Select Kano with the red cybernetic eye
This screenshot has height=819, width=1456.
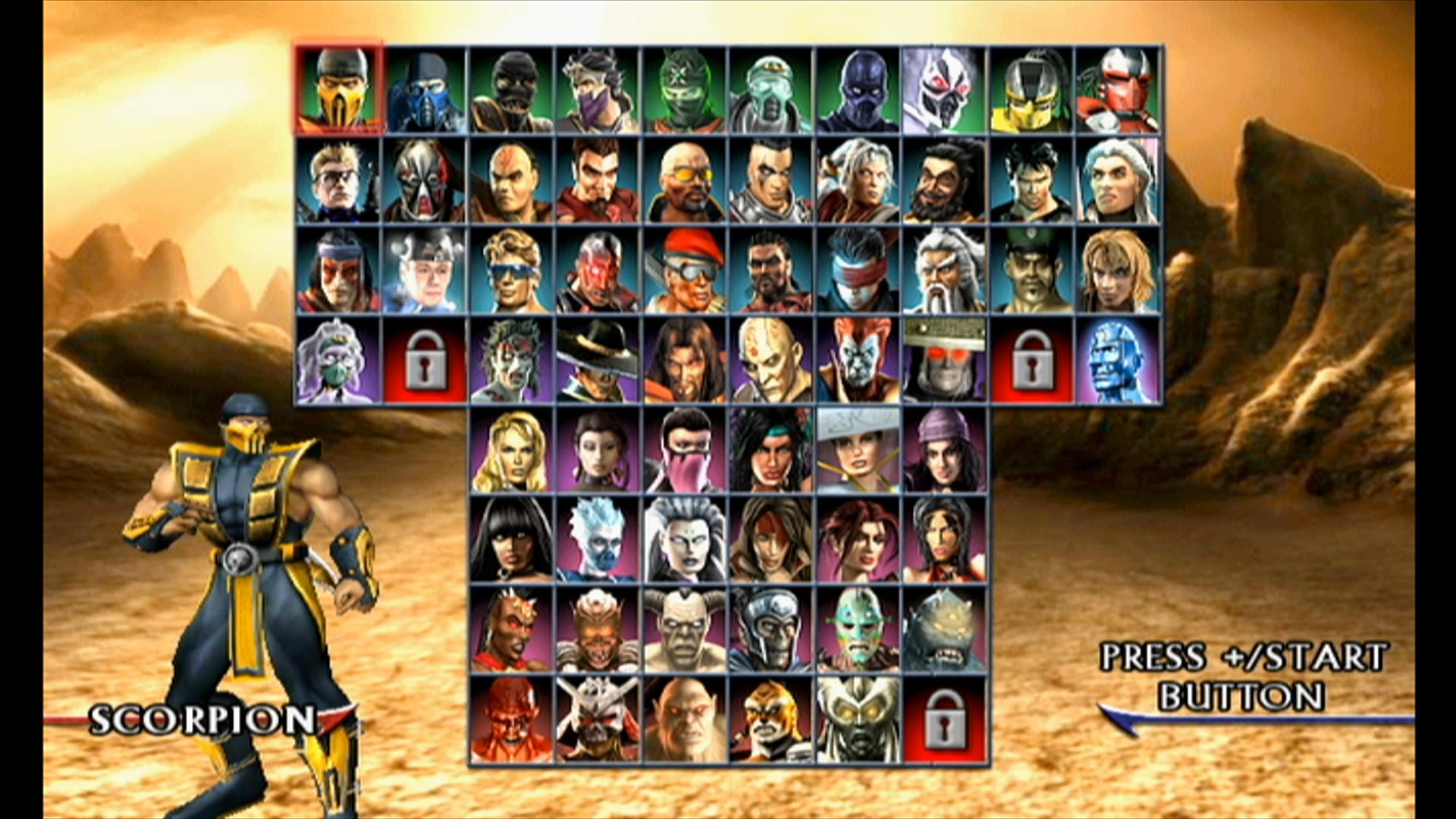coord(598,270)
